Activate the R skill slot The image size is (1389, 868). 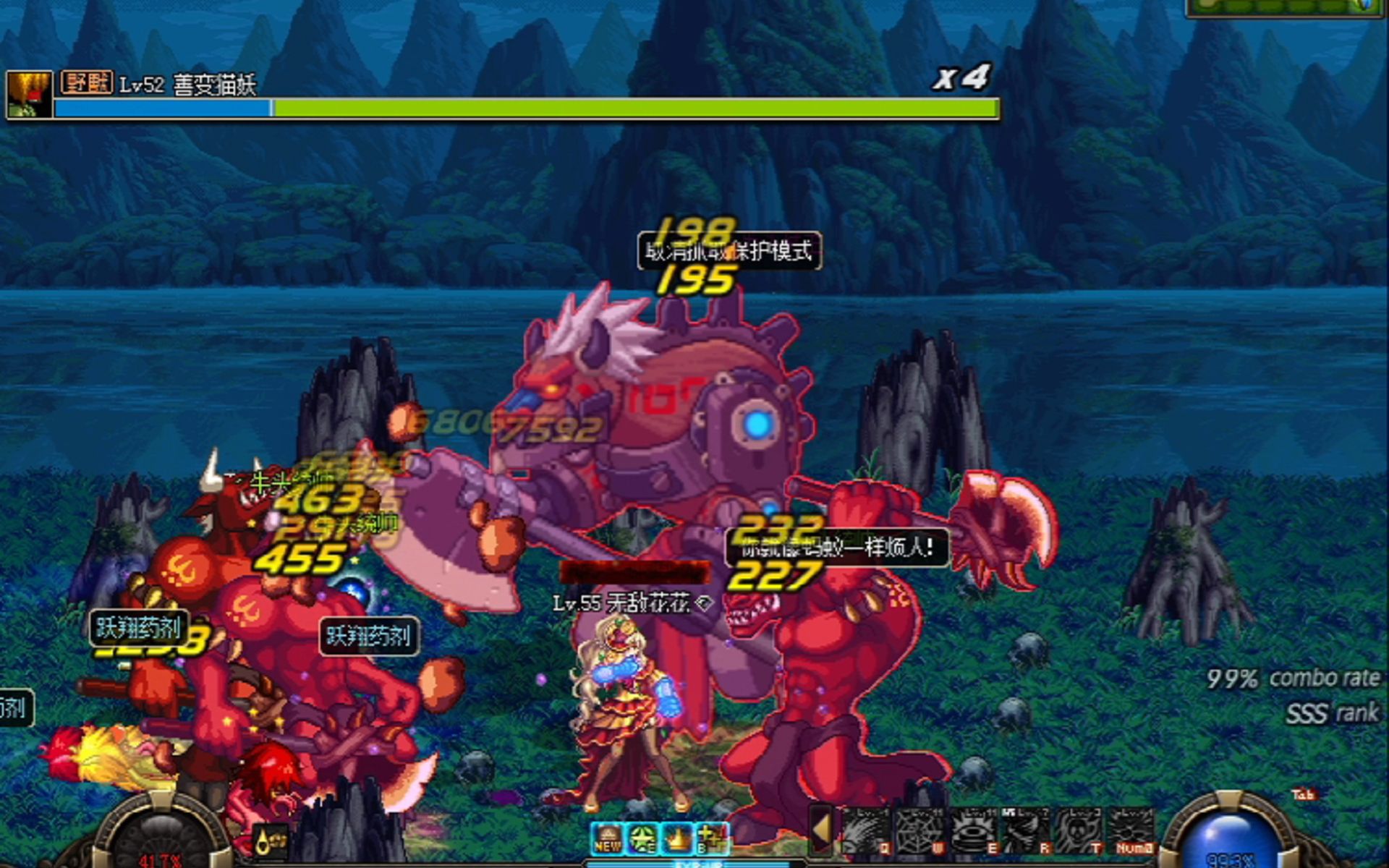1026,830
